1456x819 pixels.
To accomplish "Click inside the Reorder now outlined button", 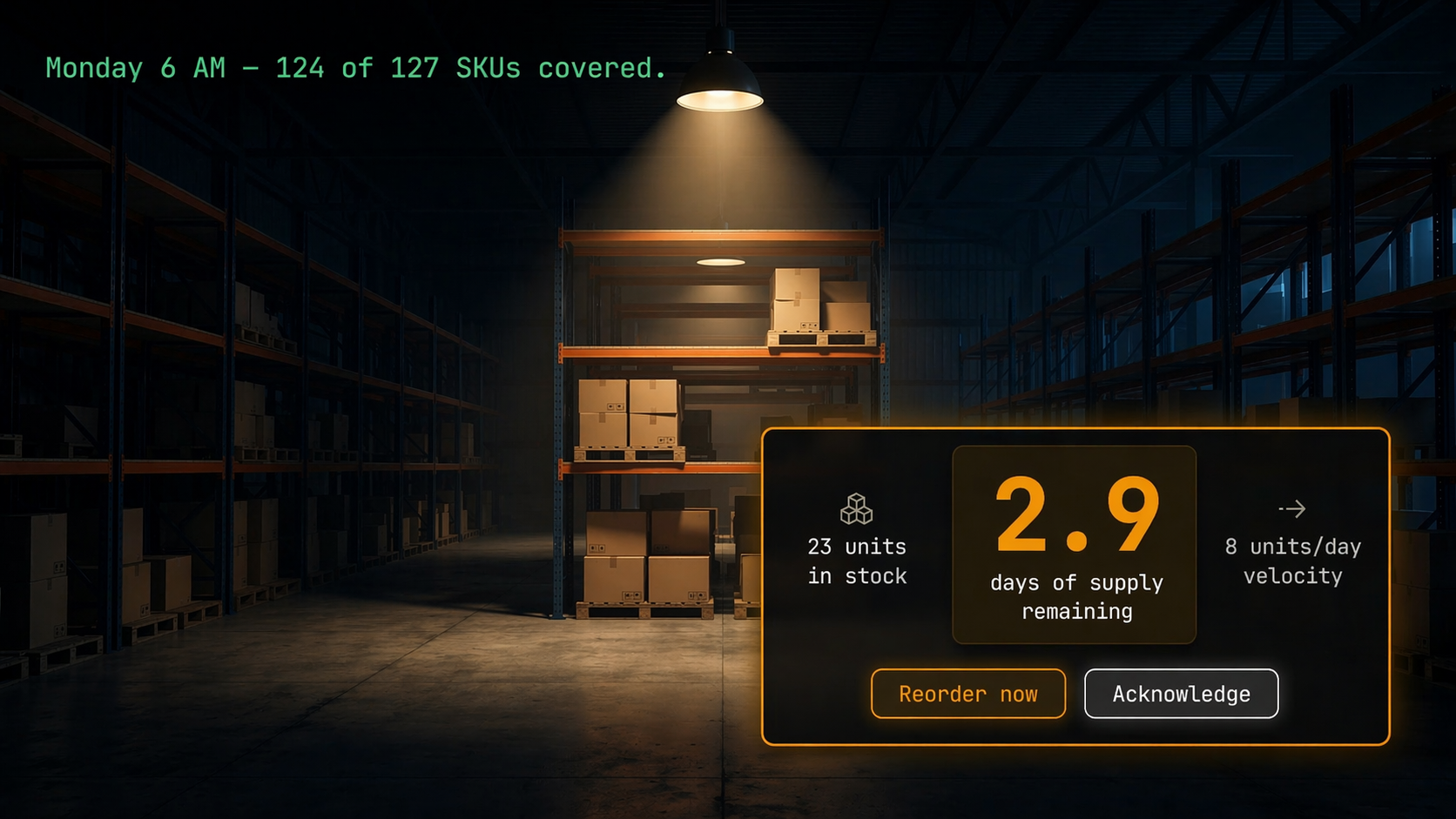I will click(x=967, y=694).
